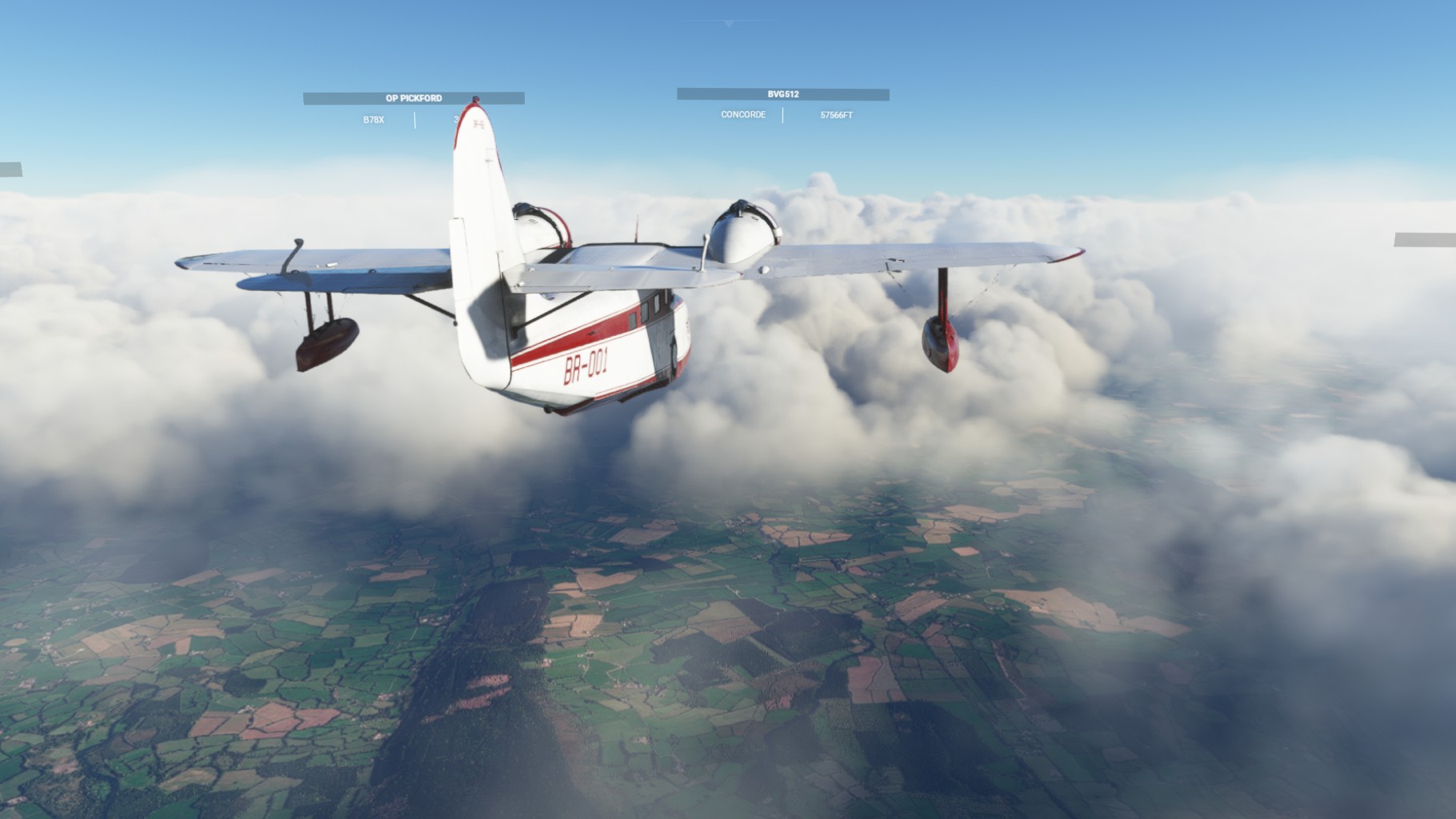Viewport: 1456px width, 819px height.
Task: Open the toolbar handle arrow at top
Action: point(728,24)
